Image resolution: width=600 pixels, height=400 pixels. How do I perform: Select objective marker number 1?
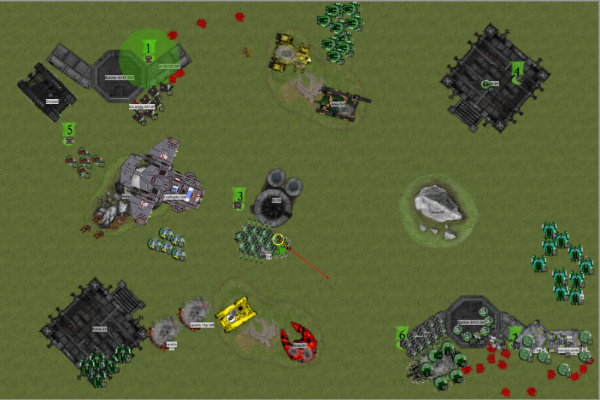coord(149,47)
